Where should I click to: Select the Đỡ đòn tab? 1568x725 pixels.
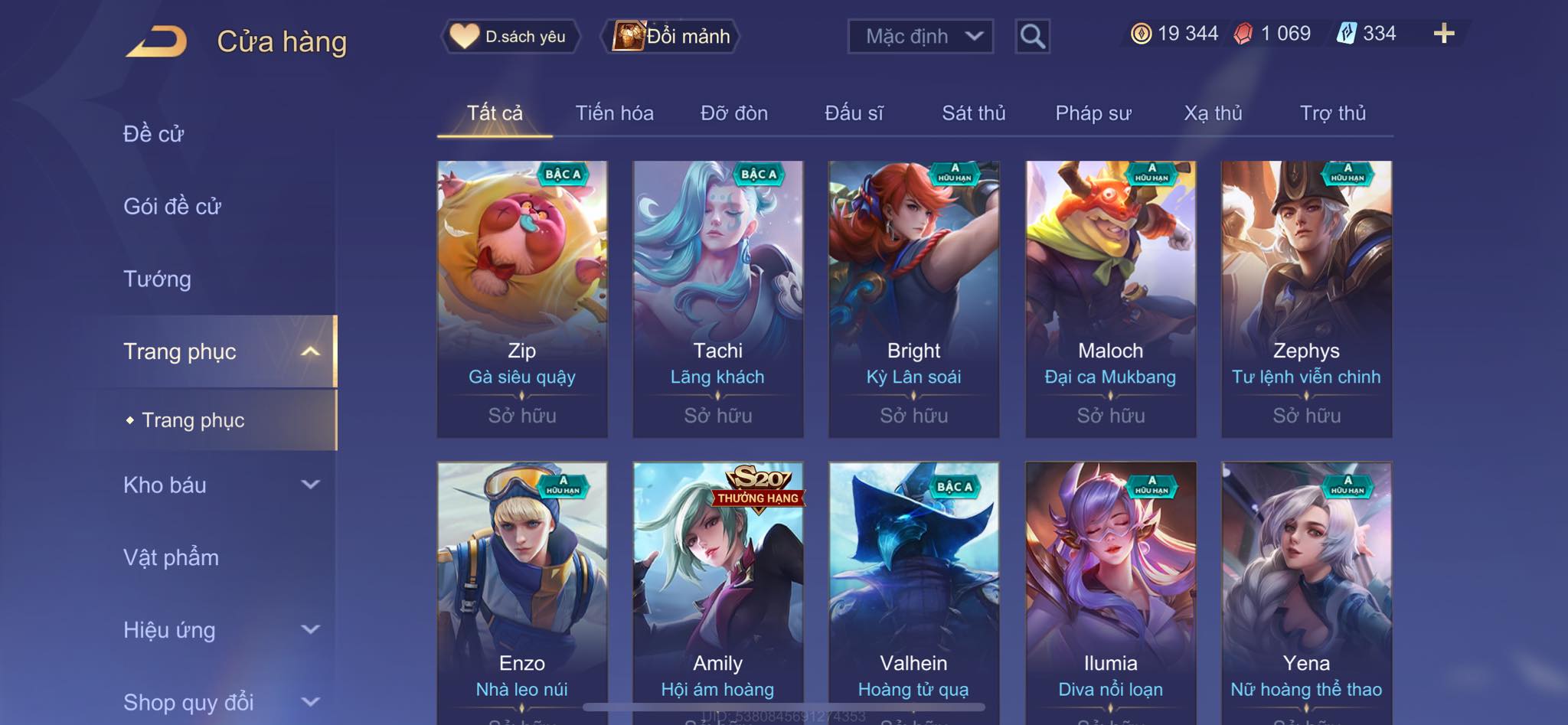tap(733, 113)
